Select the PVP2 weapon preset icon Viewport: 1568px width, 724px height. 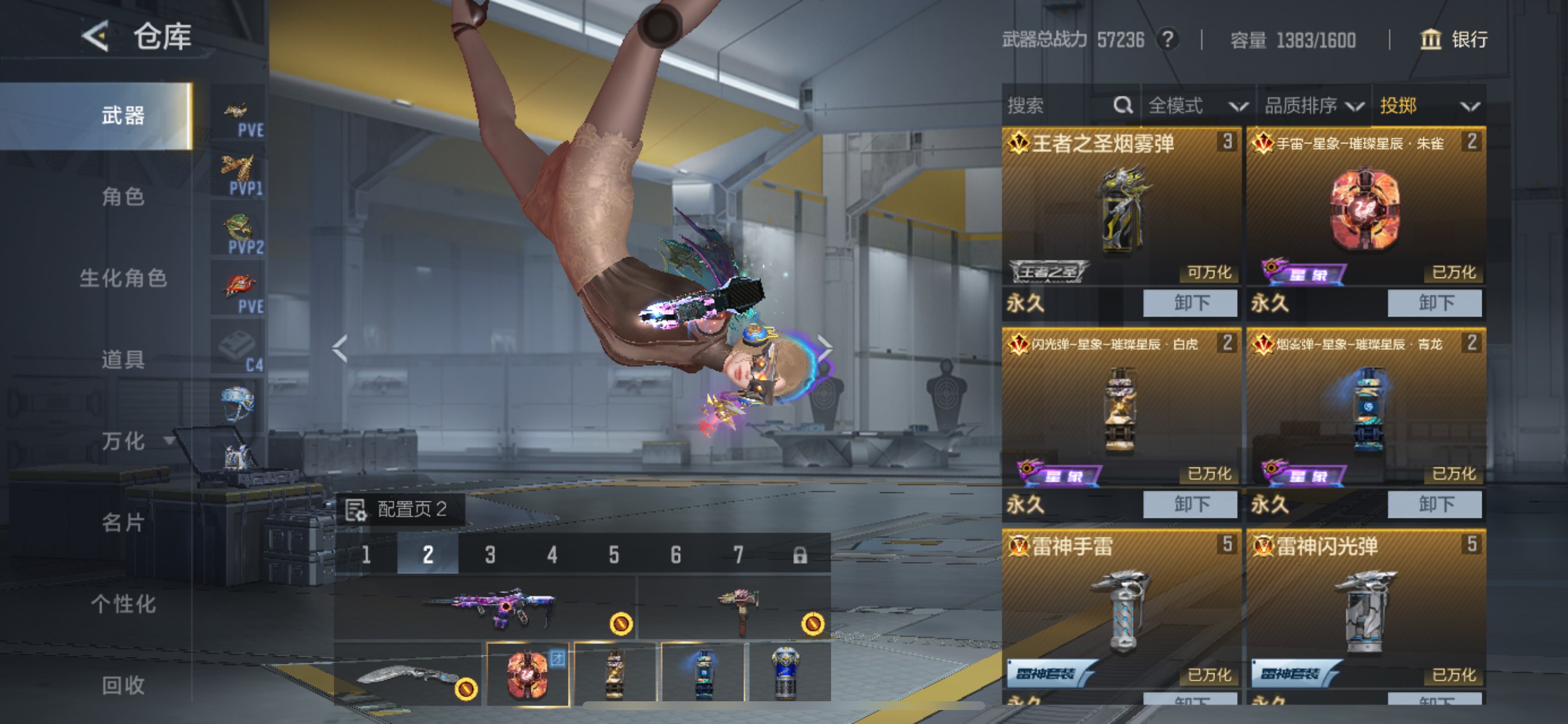(237, 228)
